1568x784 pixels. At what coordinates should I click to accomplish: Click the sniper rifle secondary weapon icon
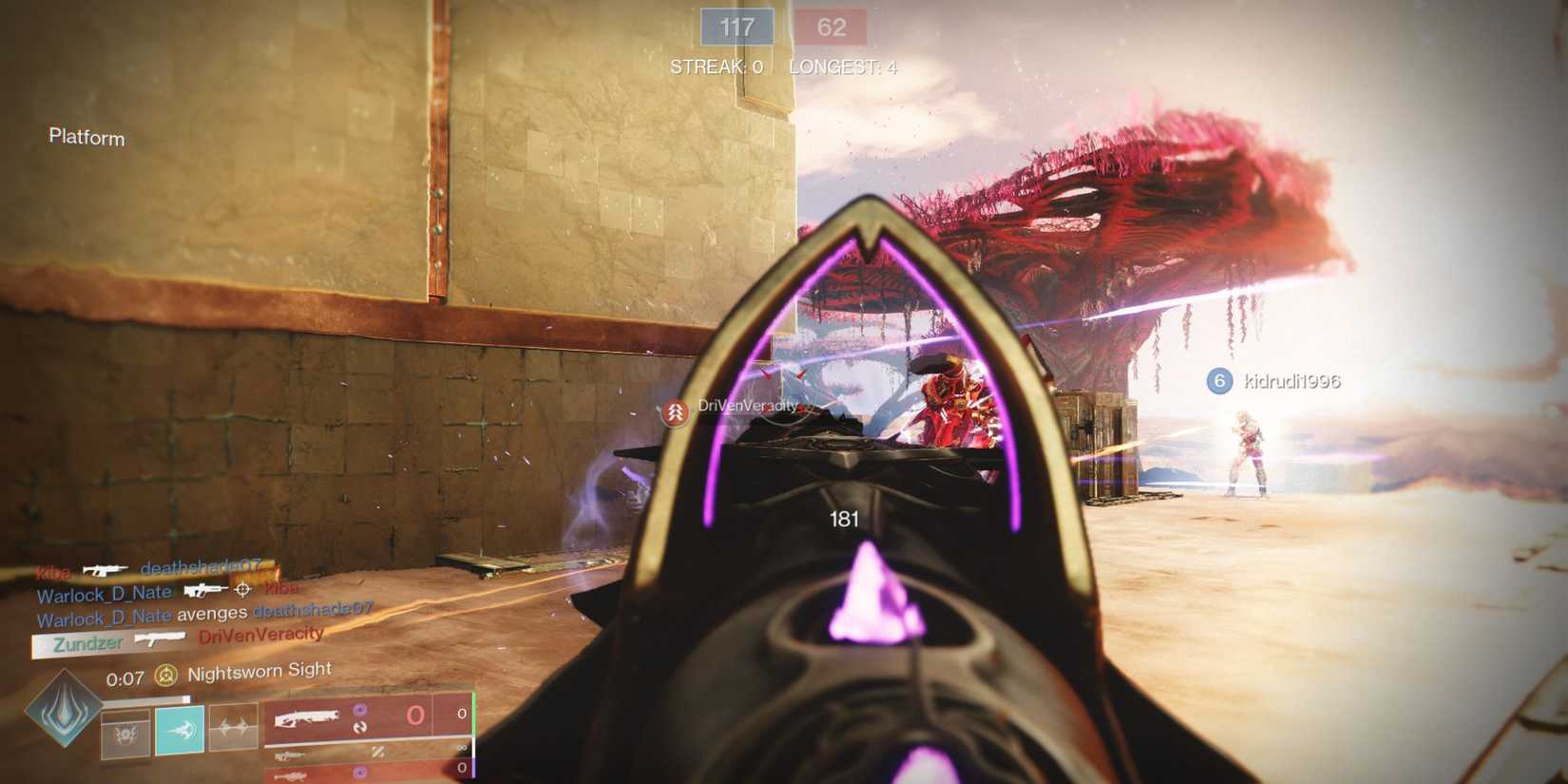click(x=289, y=755)
